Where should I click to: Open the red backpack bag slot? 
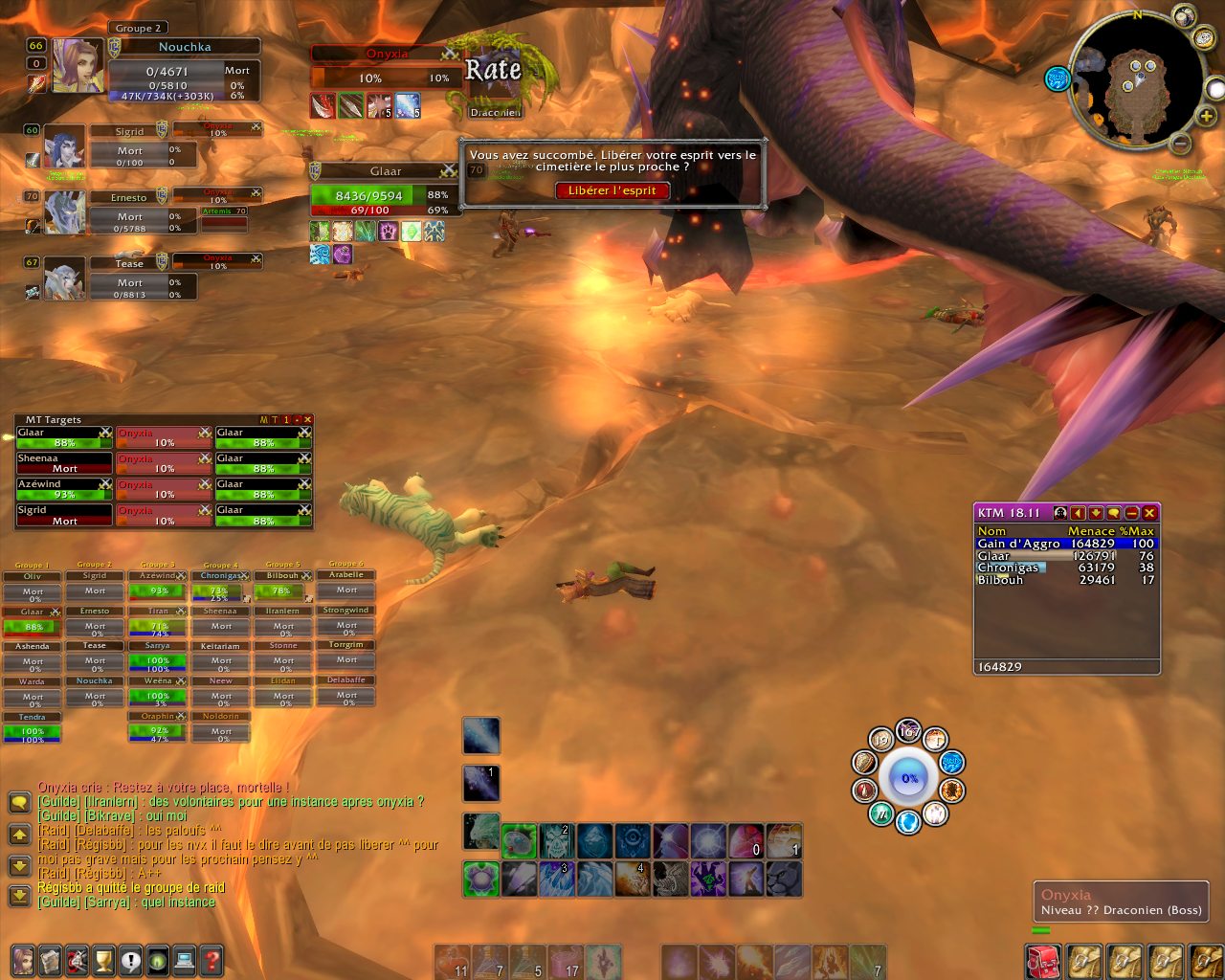point(1041,961)
